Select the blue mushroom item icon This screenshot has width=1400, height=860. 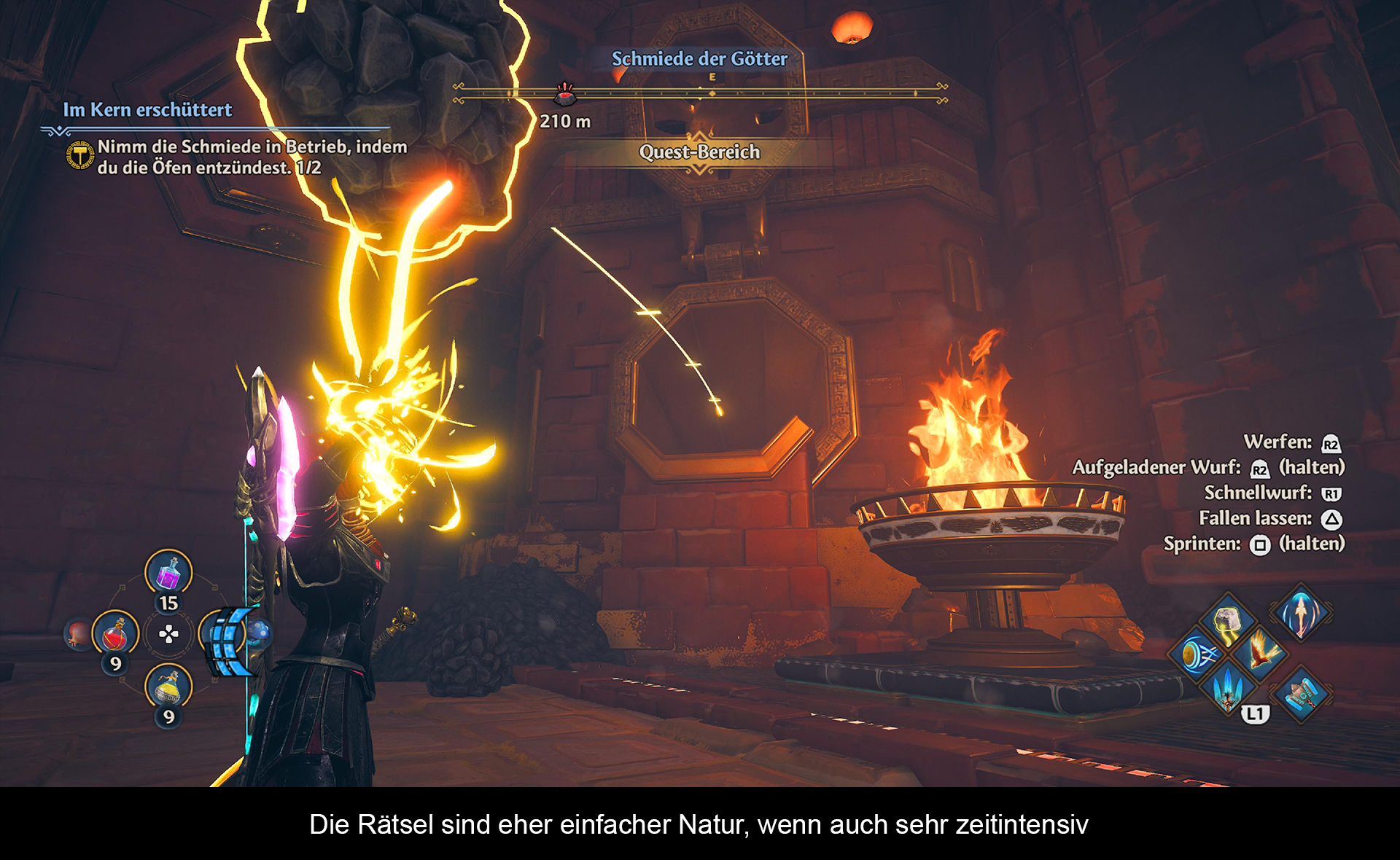click(260, 631)
